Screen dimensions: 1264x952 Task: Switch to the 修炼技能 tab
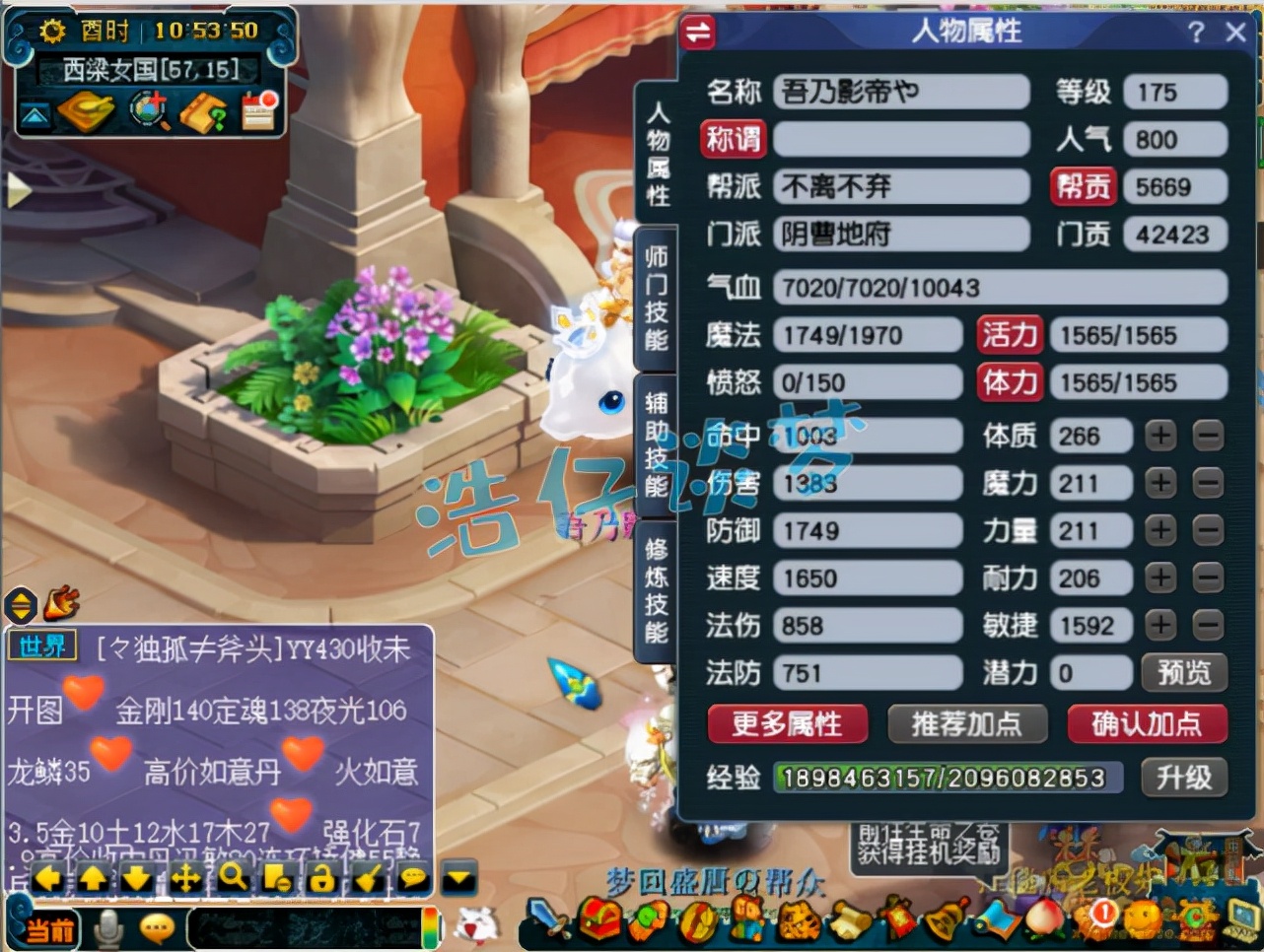(658, 586)
